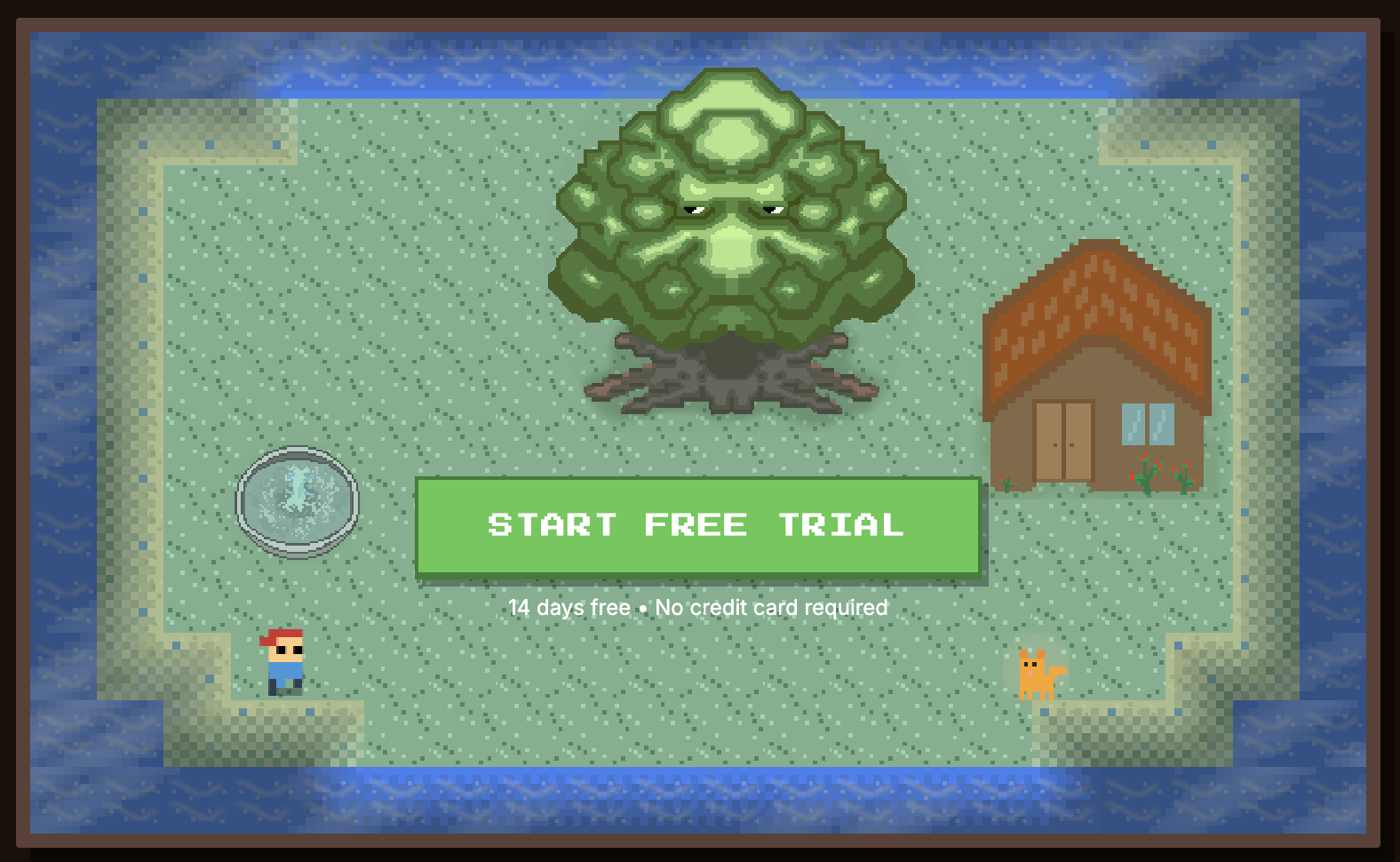Image resolution: width=1400 pixels, height=862 pixels.
Task: Click the orange fox sprite
Action: (x=1039, y=675)
